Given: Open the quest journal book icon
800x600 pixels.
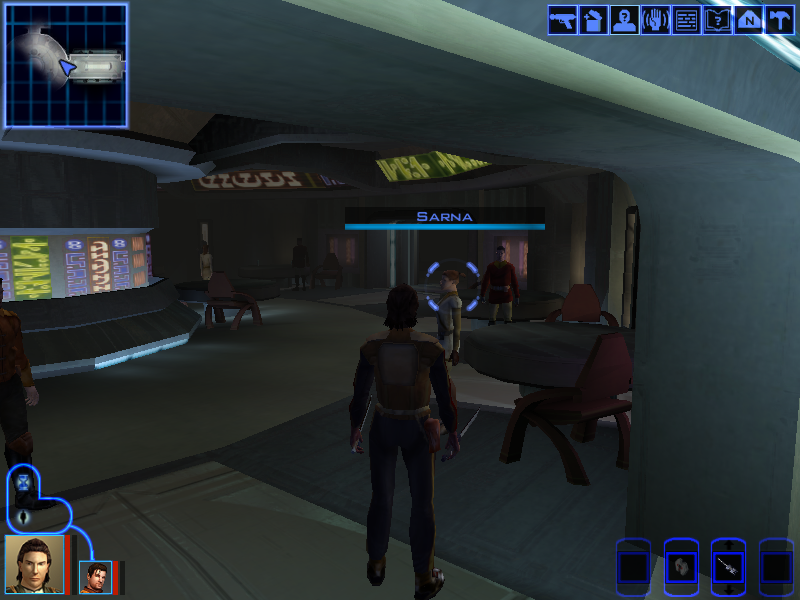Looking at the screenshot, I should [718, 20].
